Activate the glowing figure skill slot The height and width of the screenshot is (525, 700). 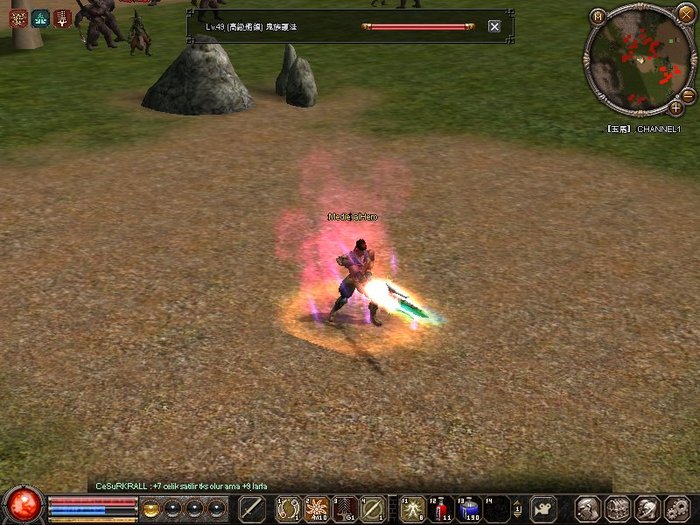pos(412,508)
